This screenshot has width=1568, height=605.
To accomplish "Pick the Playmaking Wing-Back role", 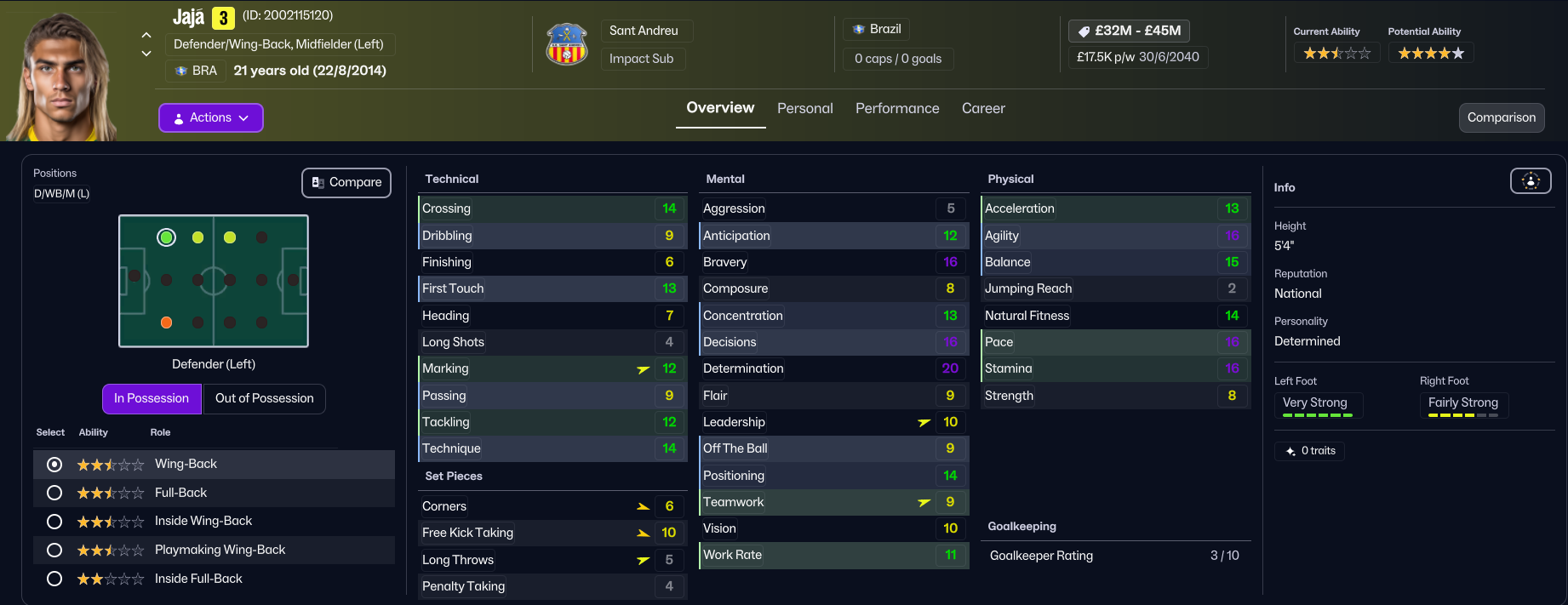I will pyautogui.click(x=54, y=550).
